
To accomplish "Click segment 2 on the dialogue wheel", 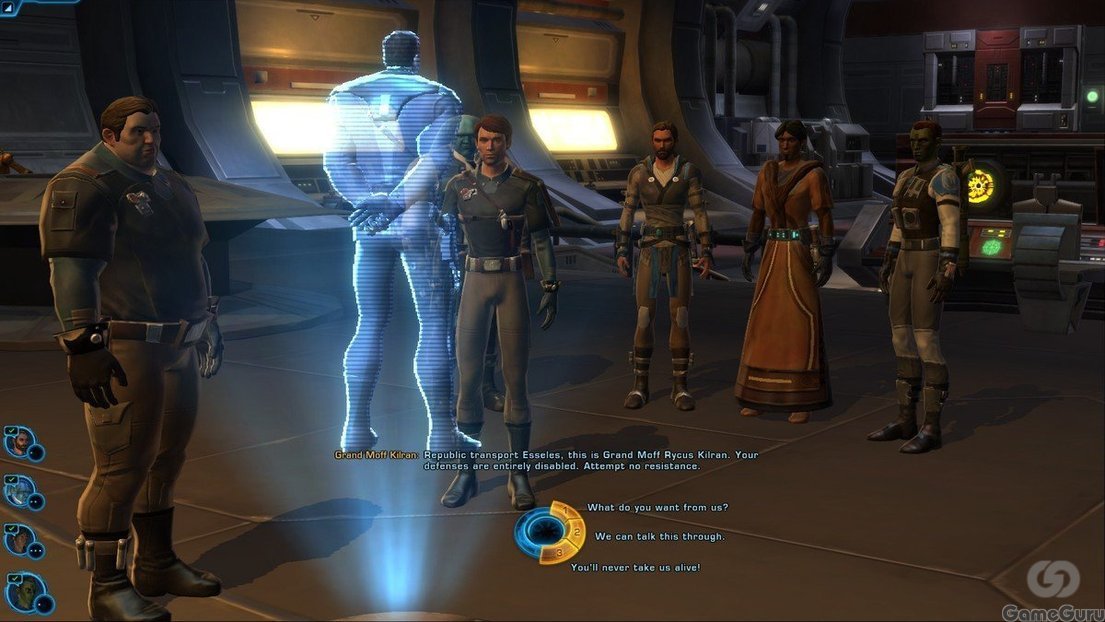I will (577, 533).
